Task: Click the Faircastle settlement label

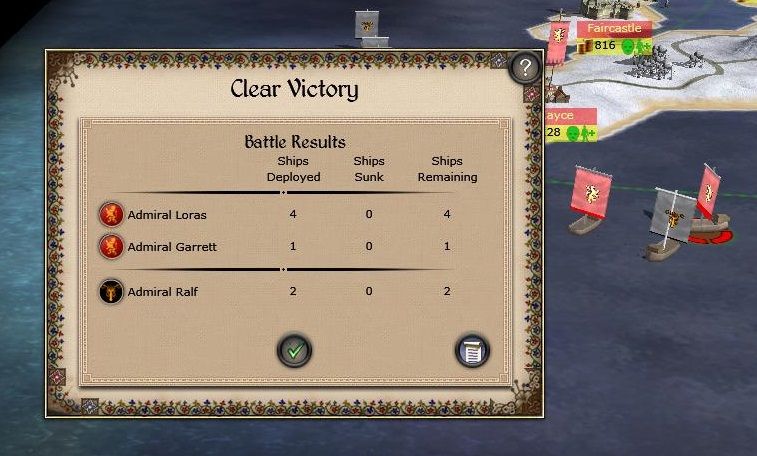Action: click(x=614, y=29)
